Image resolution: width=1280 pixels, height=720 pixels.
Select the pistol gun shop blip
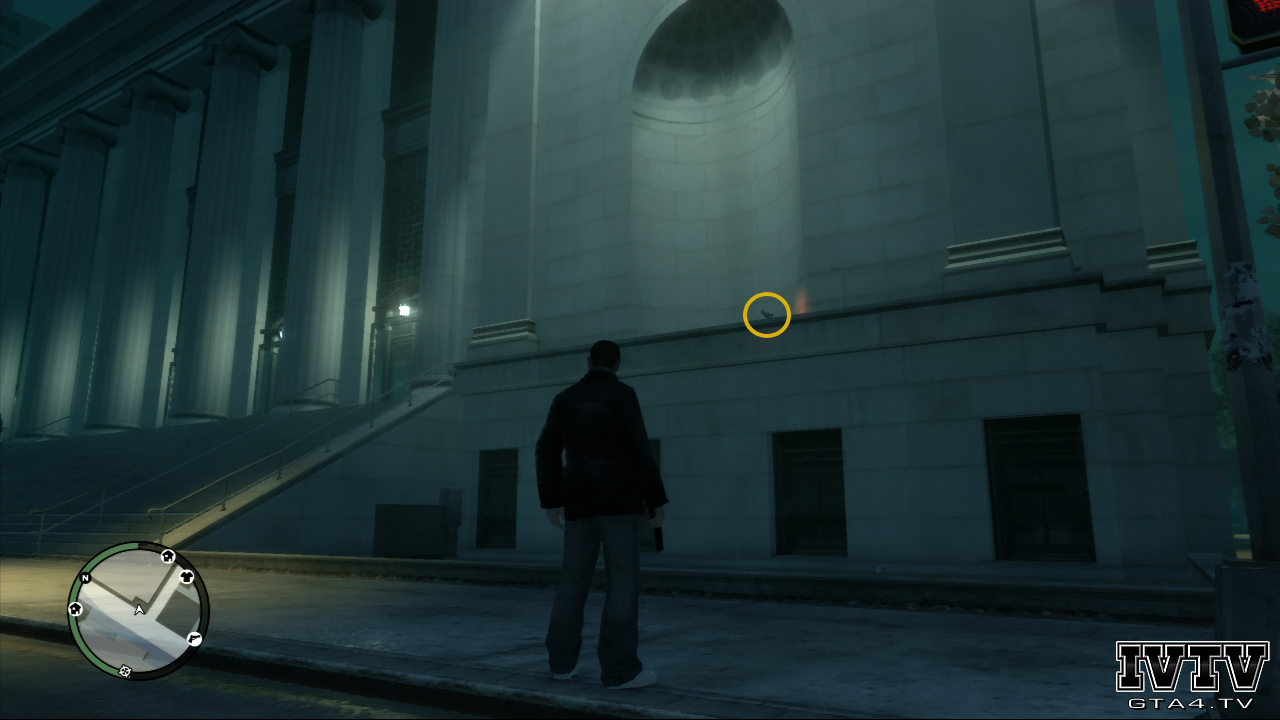click(194, 638)
